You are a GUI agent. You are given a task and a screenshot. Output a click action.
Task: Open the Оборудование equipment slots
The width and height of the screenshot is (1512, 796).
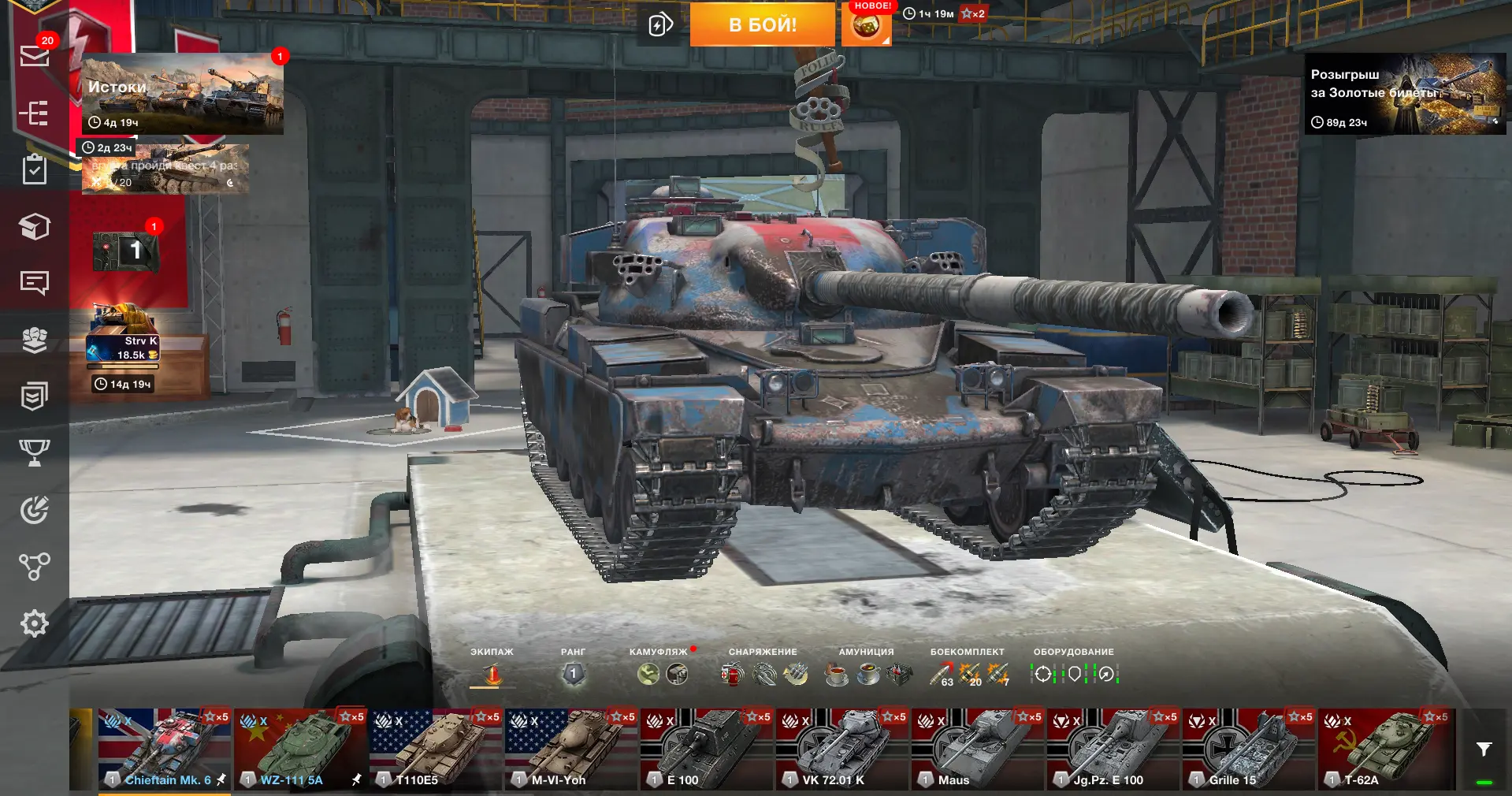(x=1073, y=674)
